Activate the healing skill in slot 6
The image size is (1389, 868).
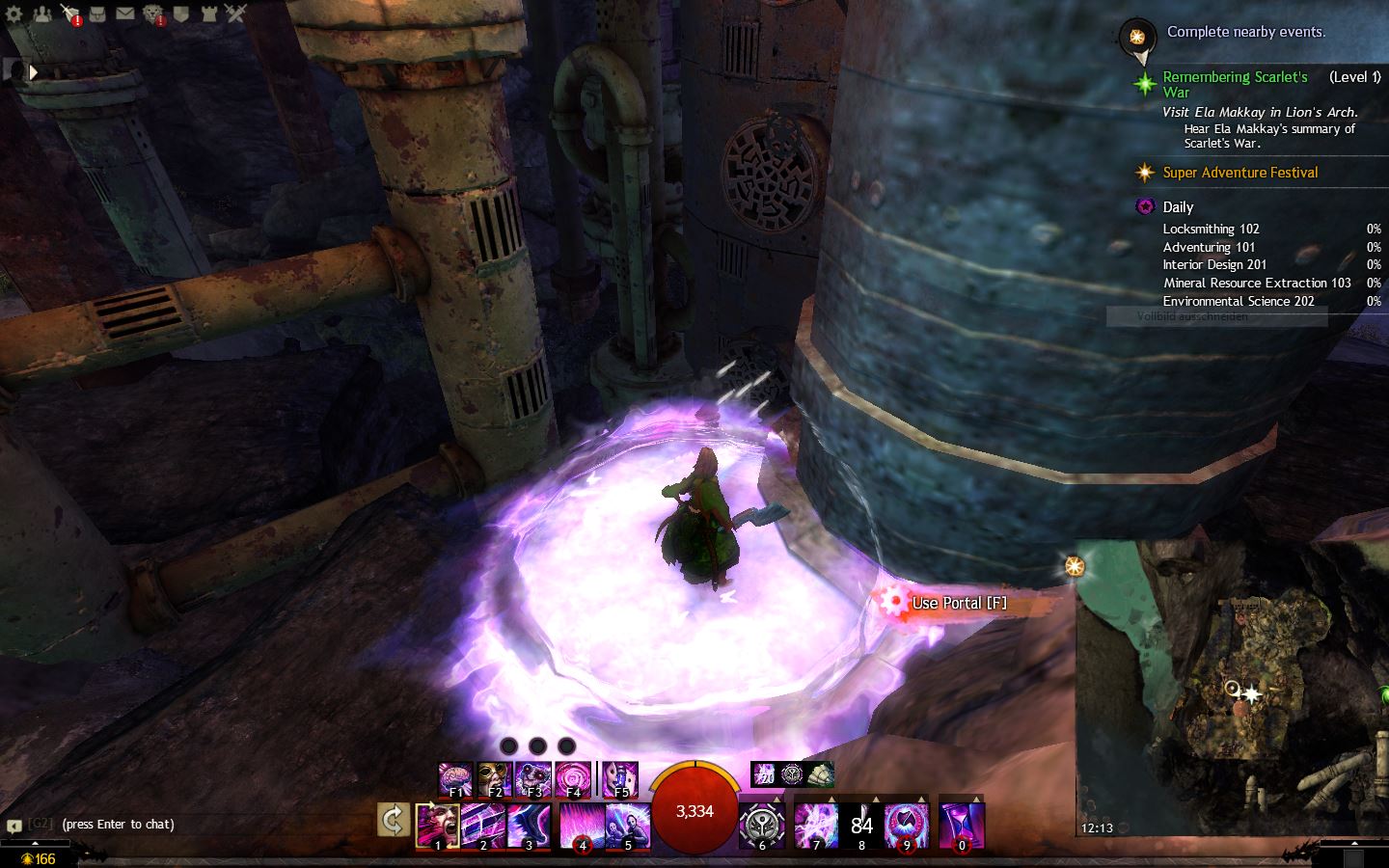tap(762, 827)
